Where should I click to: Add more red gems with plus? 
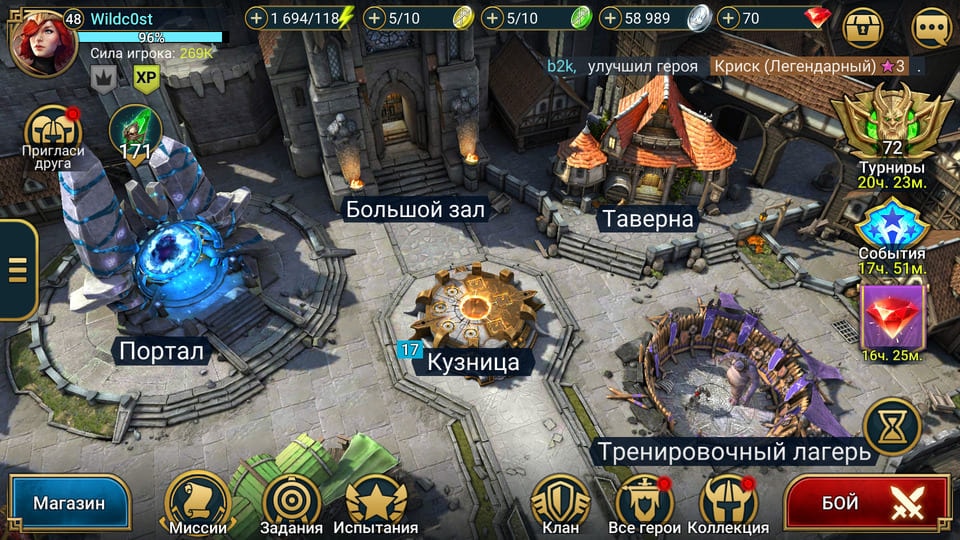(727, 18)
